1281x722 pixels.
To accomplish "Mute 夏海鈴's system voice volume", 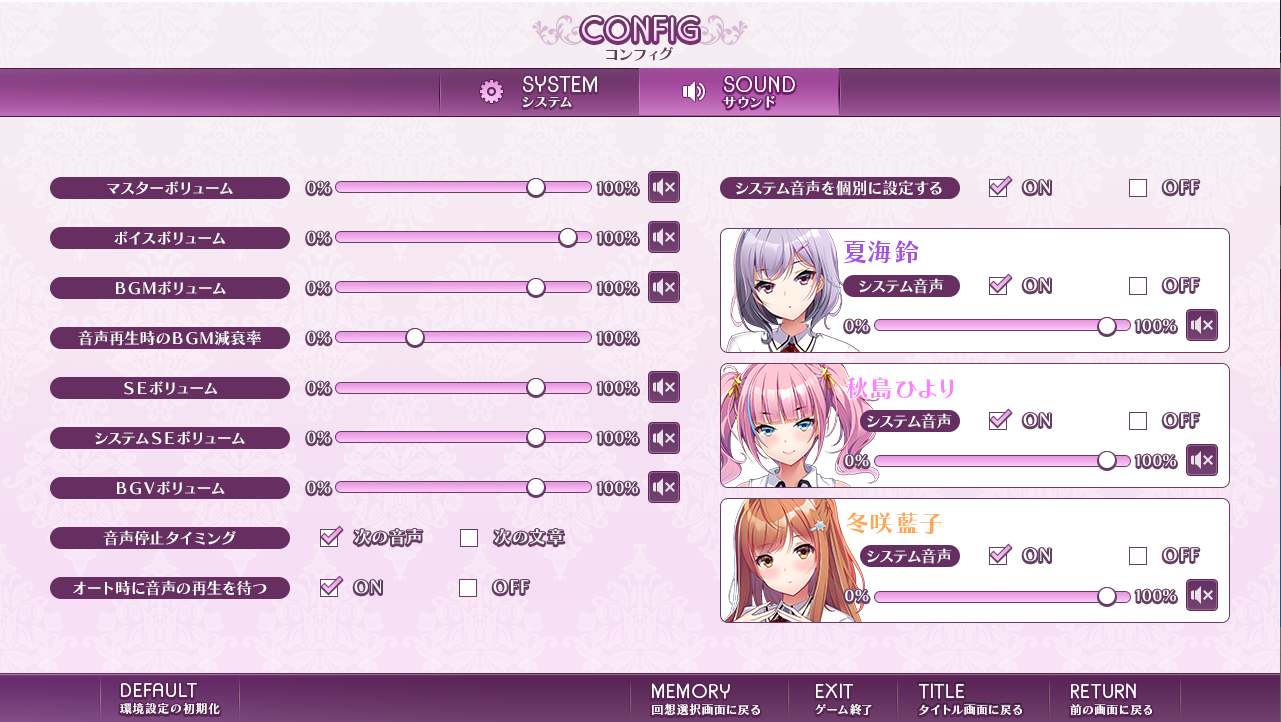I will point(1201,325).
